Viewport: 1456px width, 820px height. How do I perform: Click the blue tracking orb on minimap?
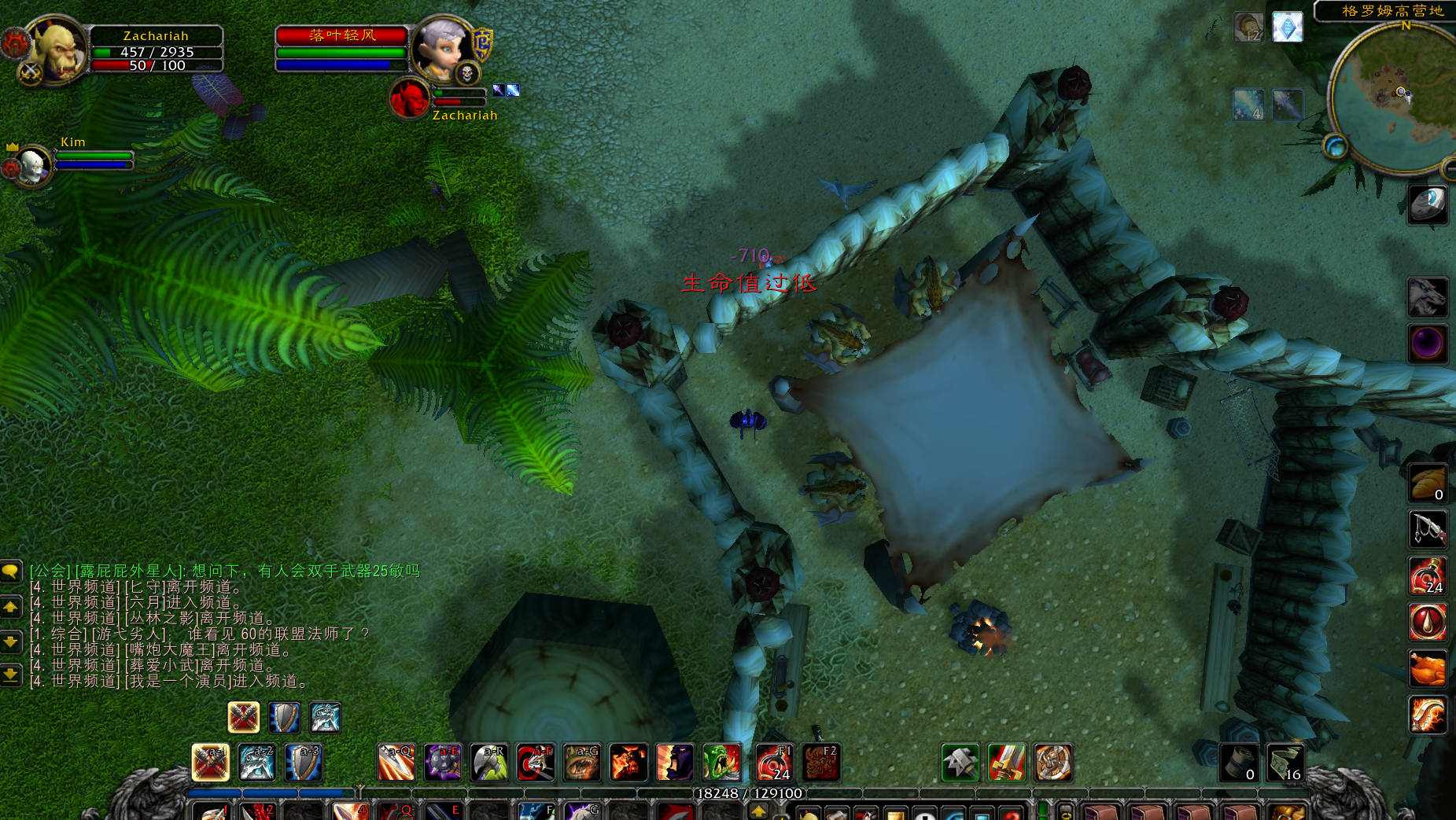(x=1335, y=146)
